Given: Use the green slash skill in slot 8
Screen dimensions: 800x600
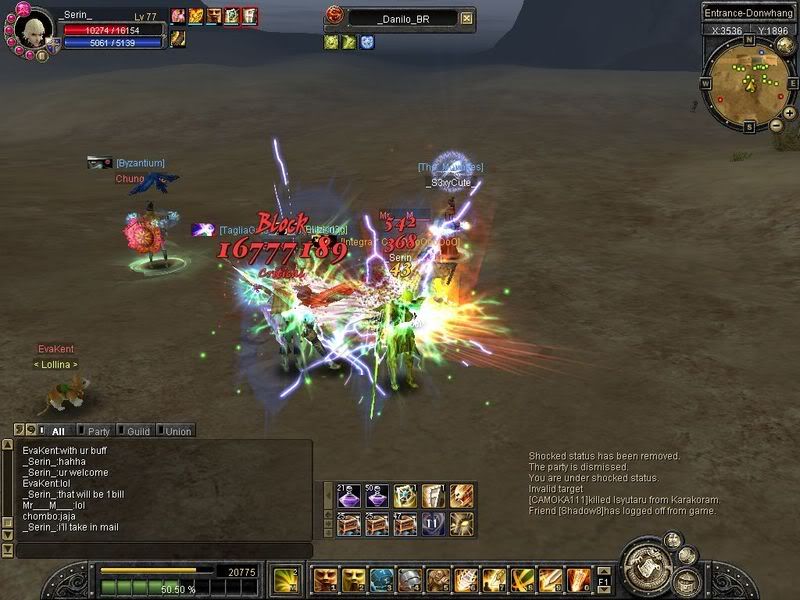Looking at the screenshot, I should (522, 579).
